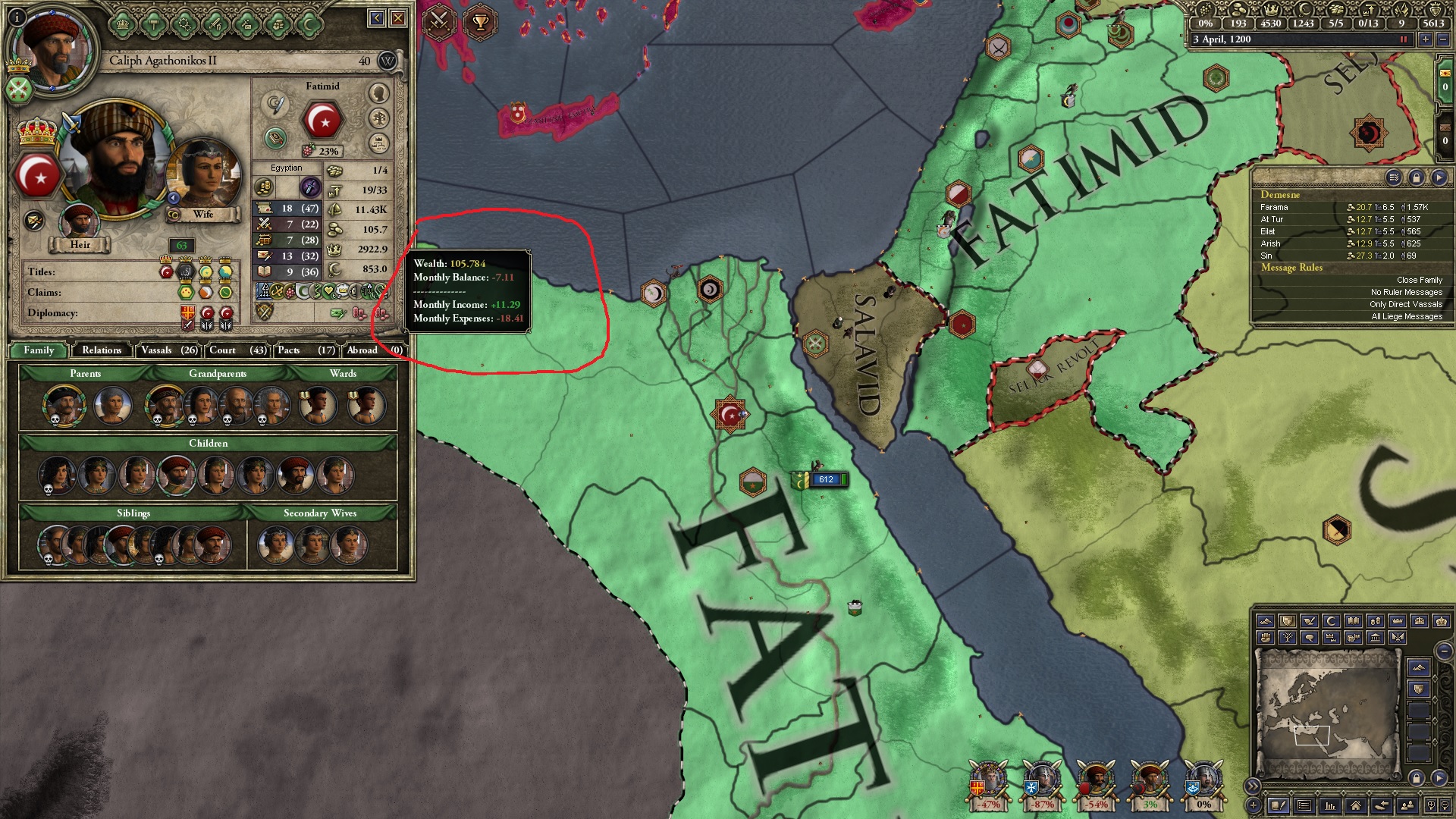
Task: Open the Laws screen via crown icon
Action: (122, 24)
